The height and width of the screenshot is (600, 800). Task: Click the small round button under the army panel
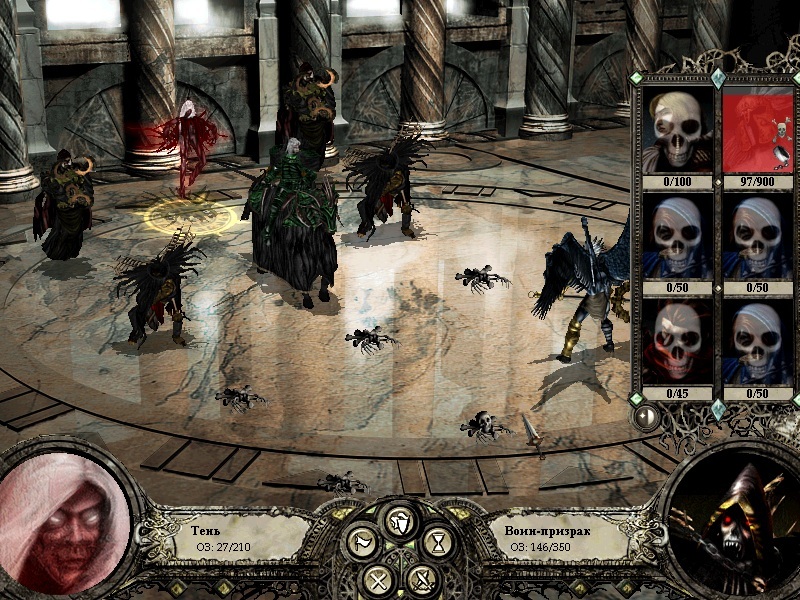click(646, 416)
